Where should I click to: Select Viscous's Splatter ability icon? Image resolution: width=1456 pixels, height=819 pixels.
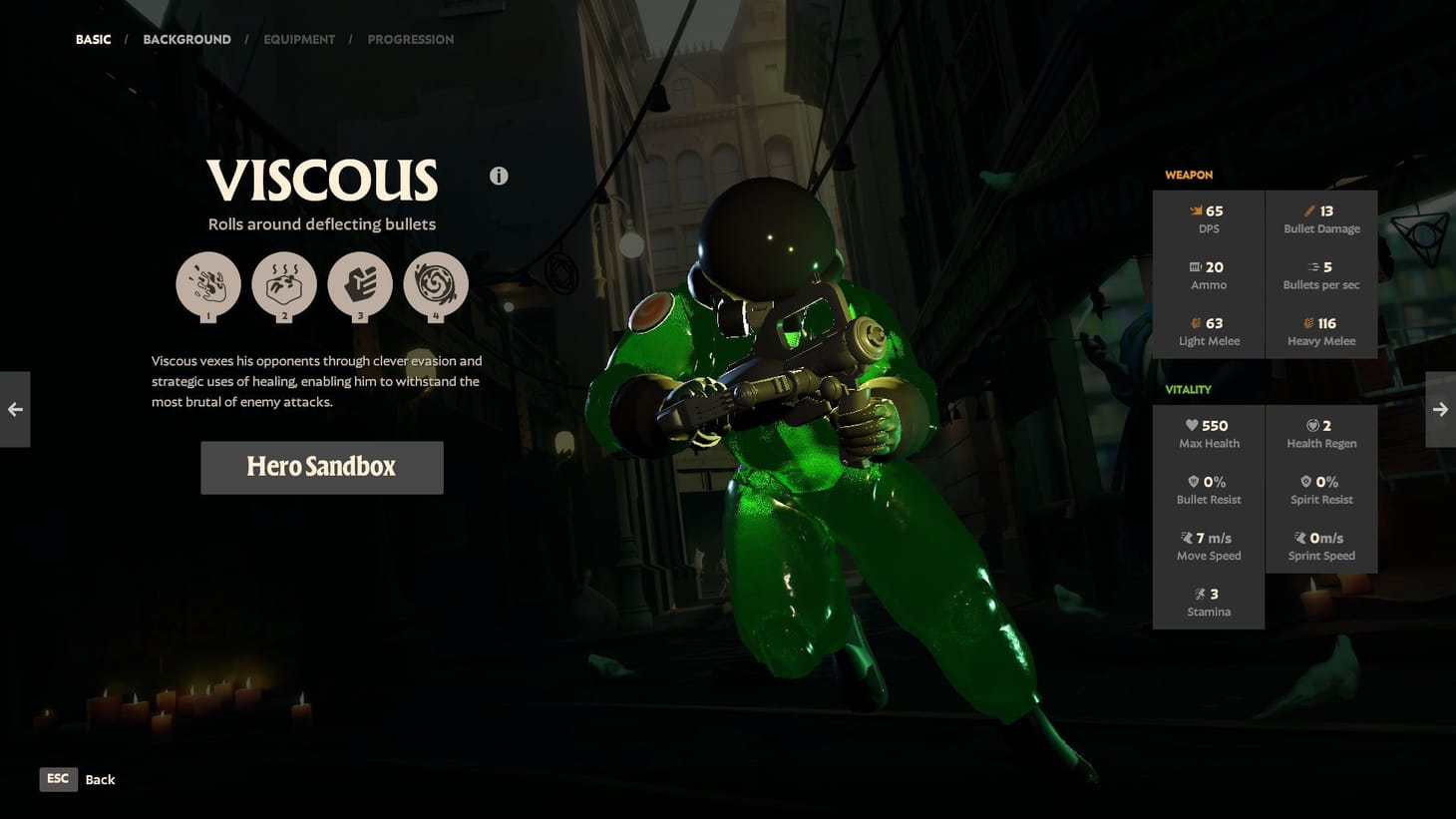[x=208, y=284]
